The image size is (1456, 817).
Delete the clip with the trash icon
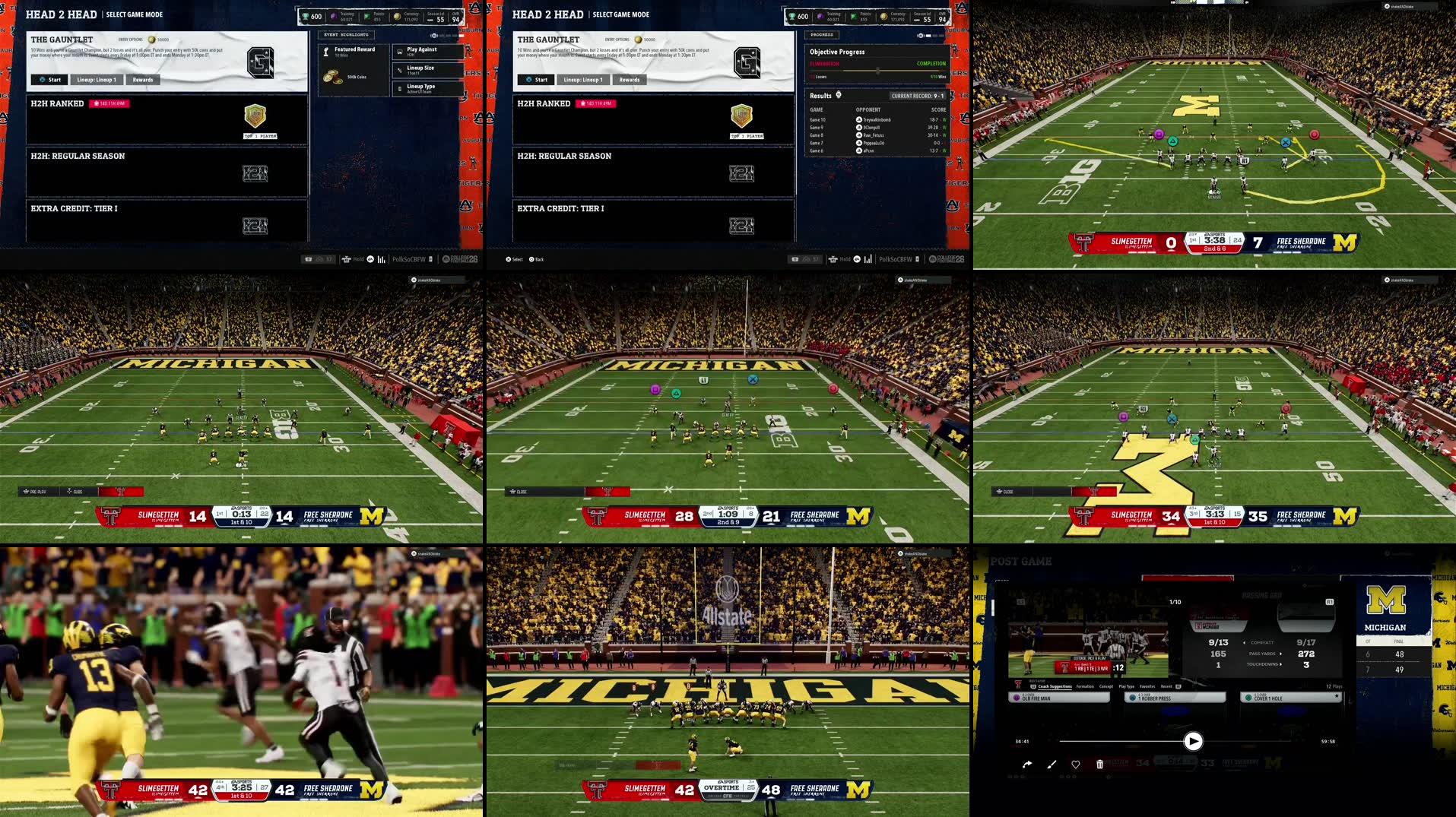(x=1099, y=765)
